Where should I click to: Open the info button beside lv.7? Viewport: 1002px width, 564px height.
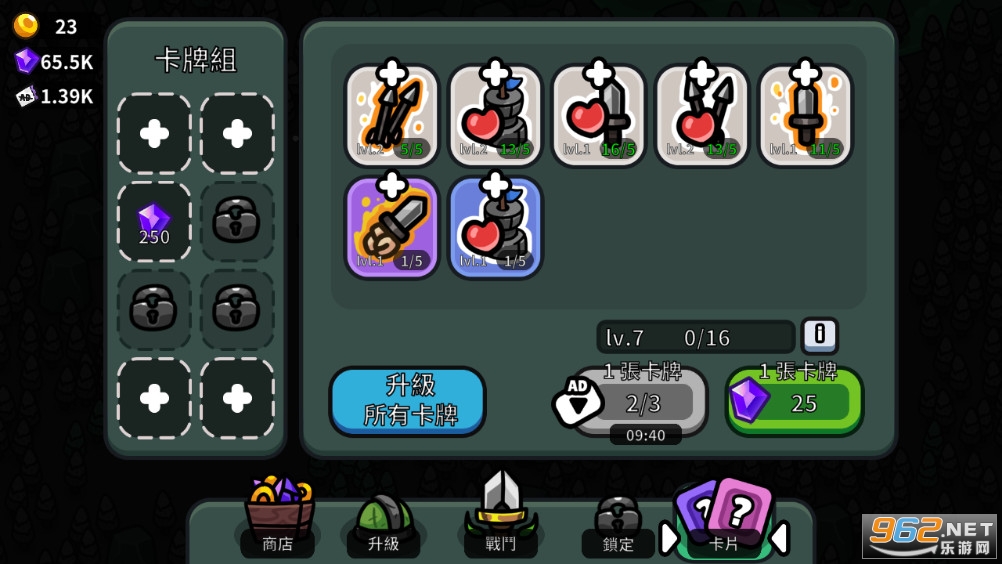pos(819,336)
